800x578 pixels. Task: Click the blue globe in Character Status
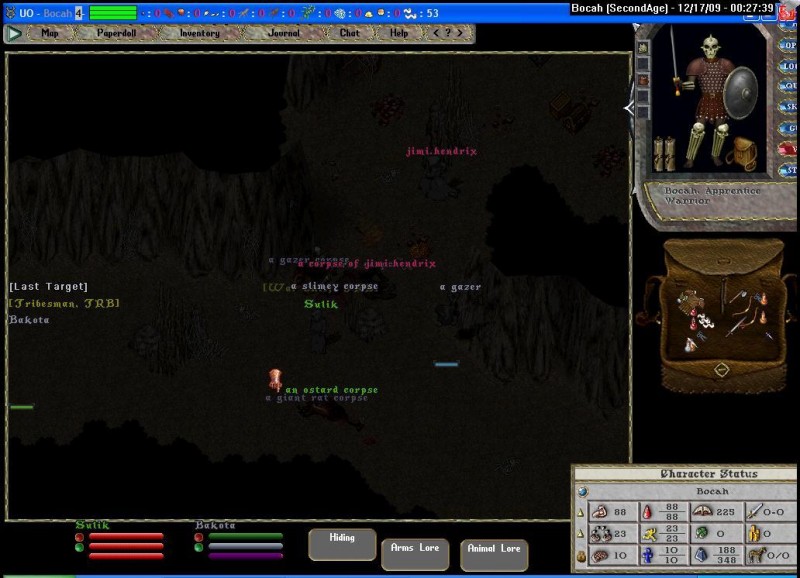pyautogui.click(x=583, y=492)
